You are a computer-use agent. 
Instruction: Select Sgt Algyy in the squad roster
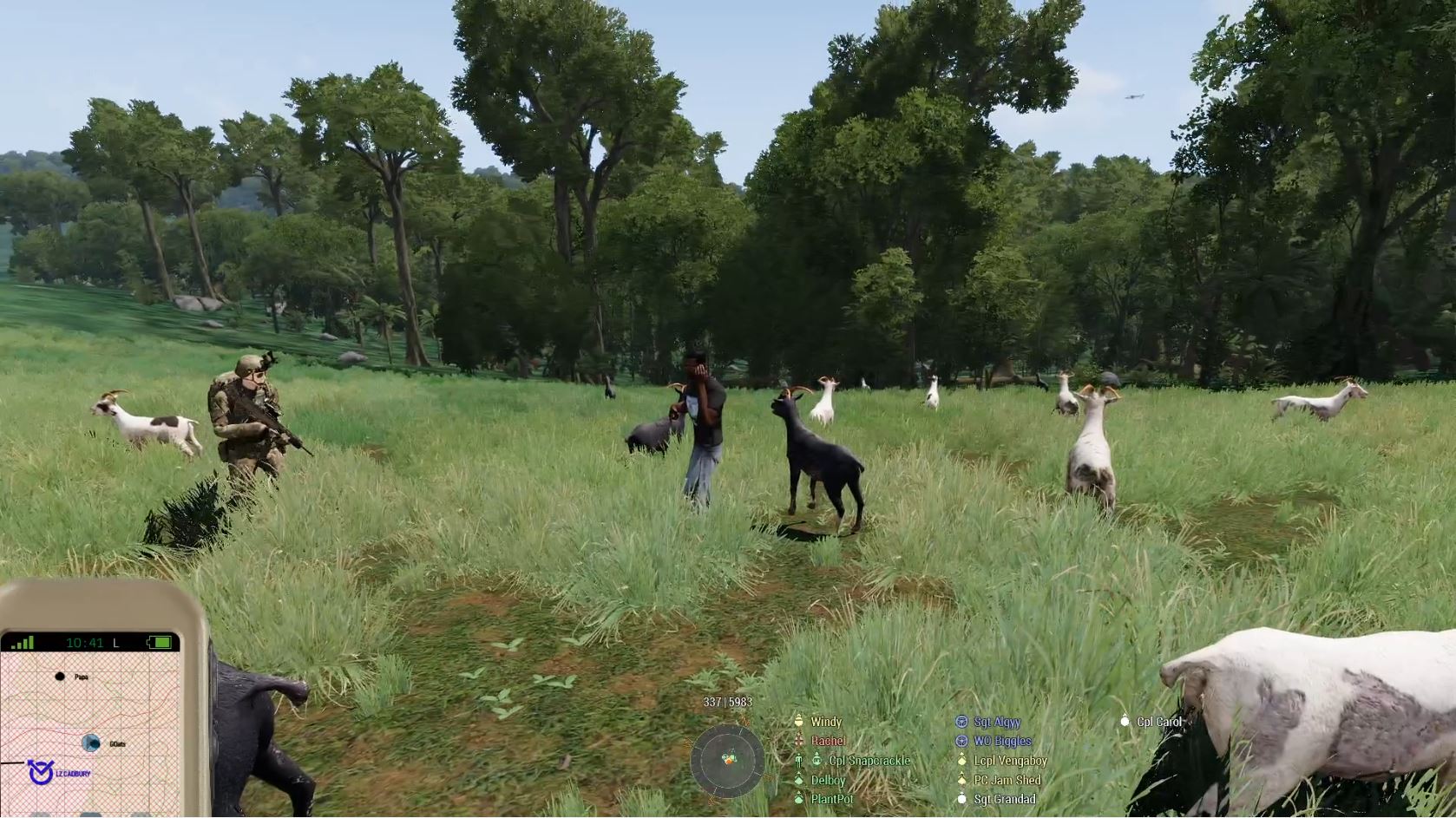pos(996,722)
